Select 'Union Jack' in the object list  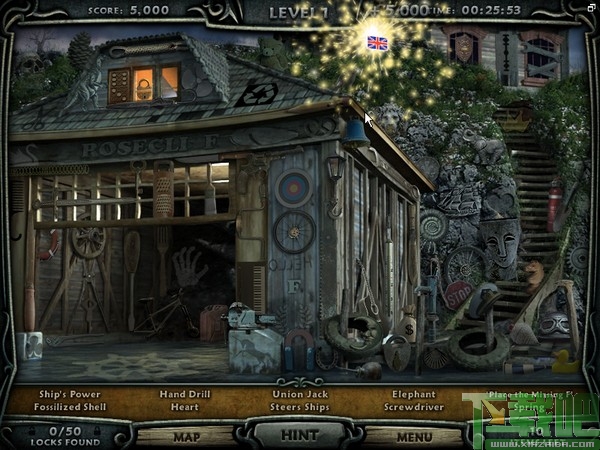click(x=301, y=394)
